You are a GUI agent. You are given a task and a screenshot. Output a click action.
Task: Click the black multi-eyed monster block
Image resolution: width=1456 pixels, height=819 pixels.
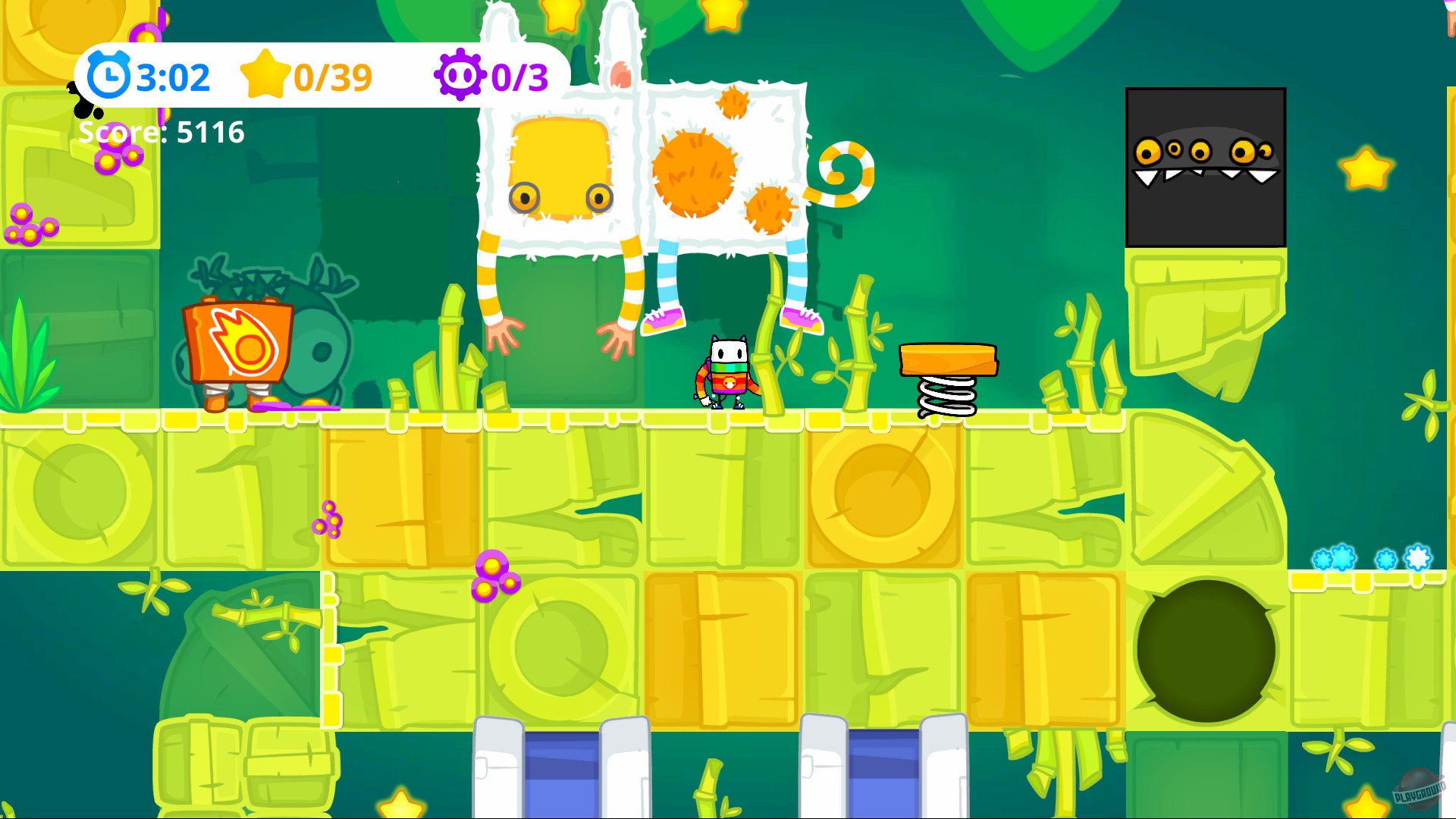click(x=1206, y=167)
